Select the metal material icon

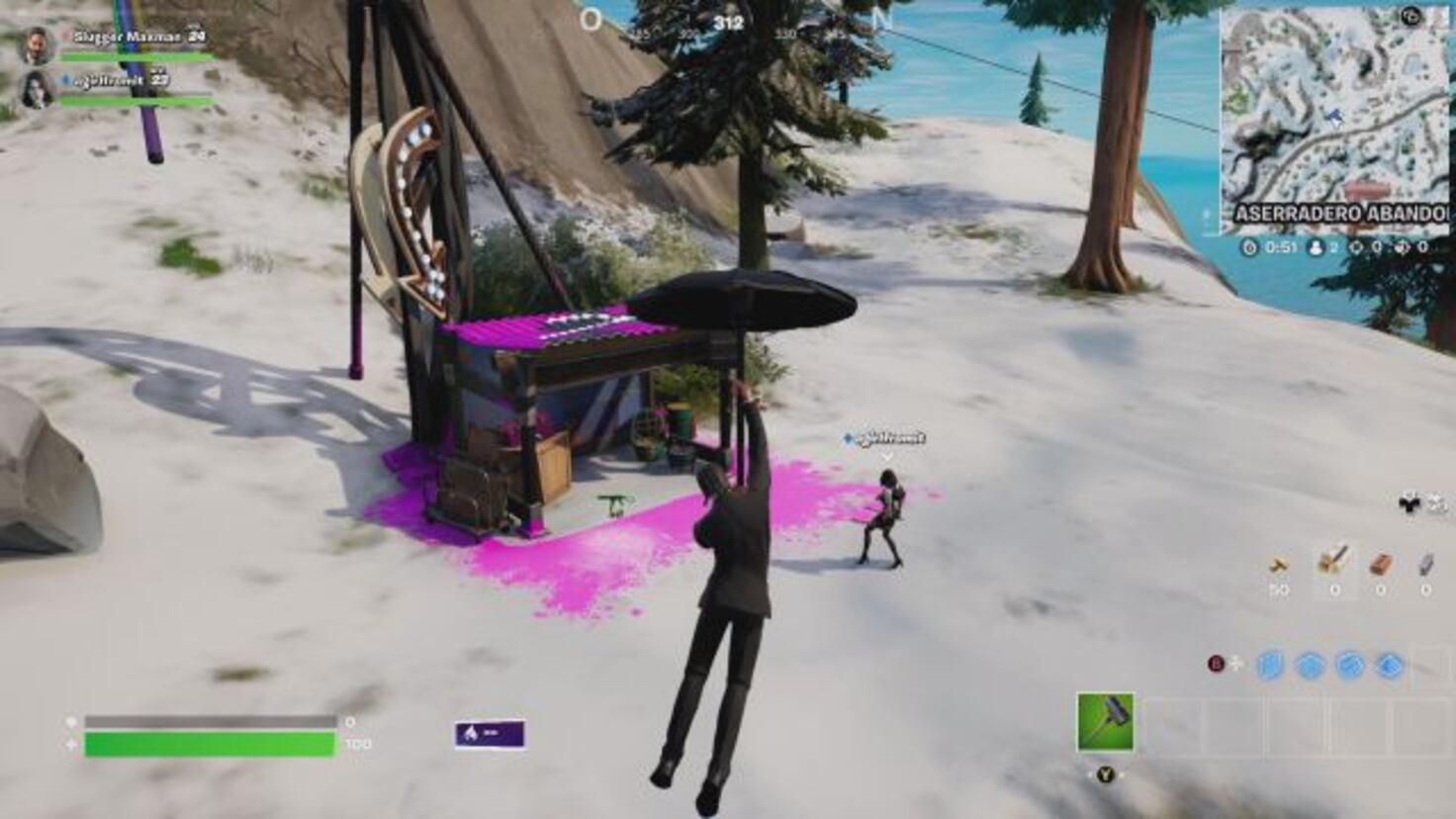1424,566
